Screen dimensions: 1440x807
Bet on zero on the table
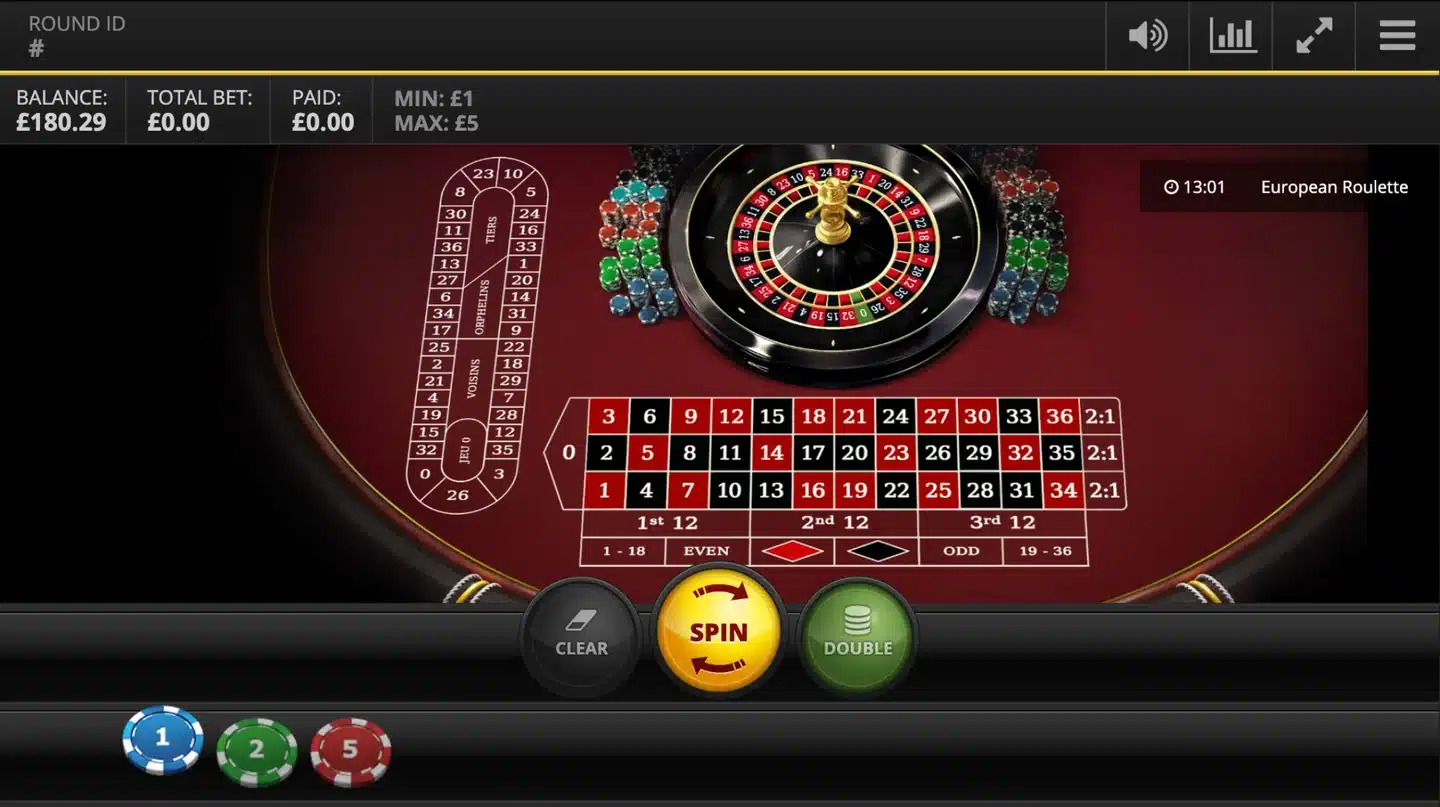[x=567, y=452]
